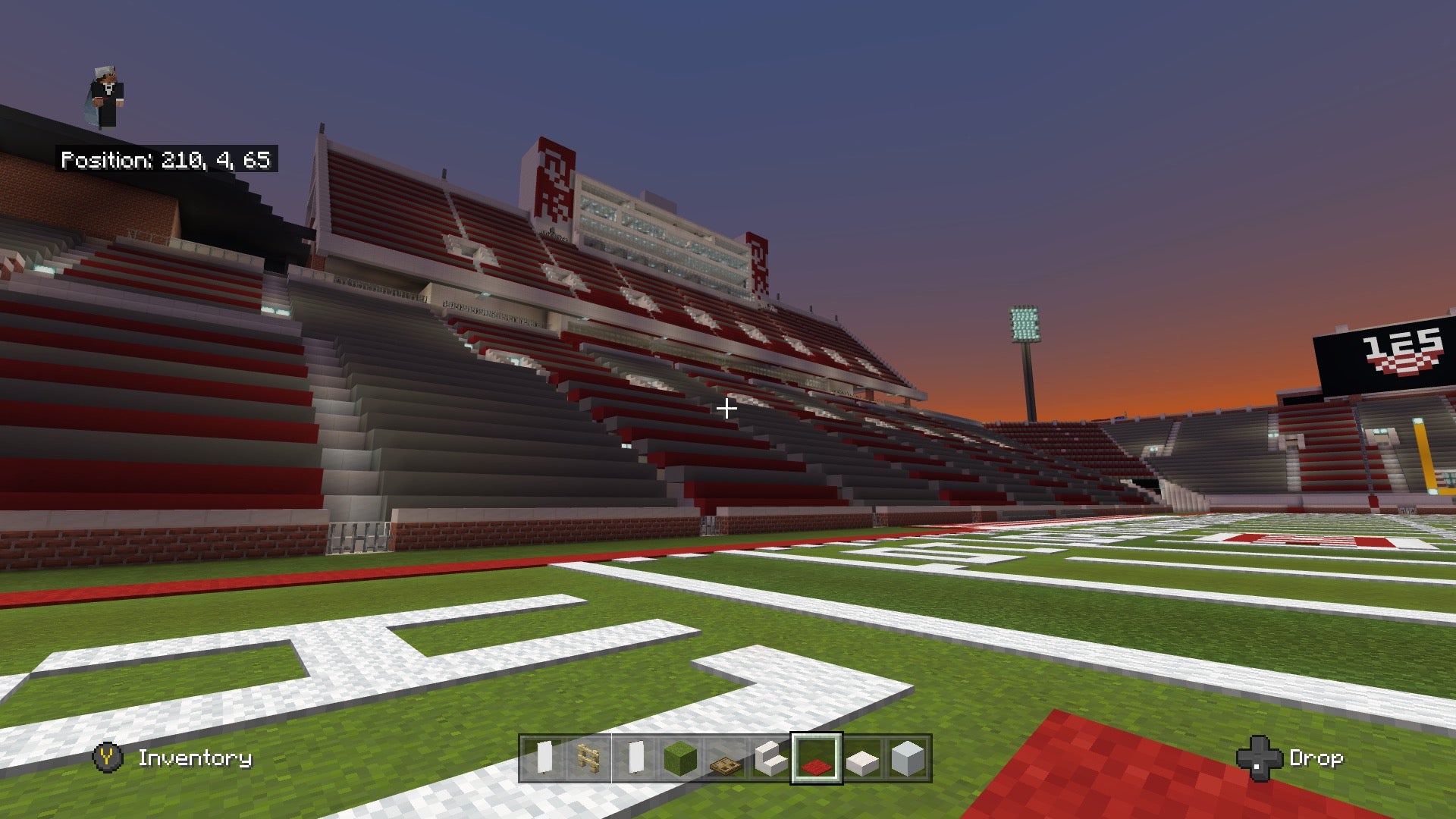Click the d-pad icon next to Drop

click(x=1262, y=758)
